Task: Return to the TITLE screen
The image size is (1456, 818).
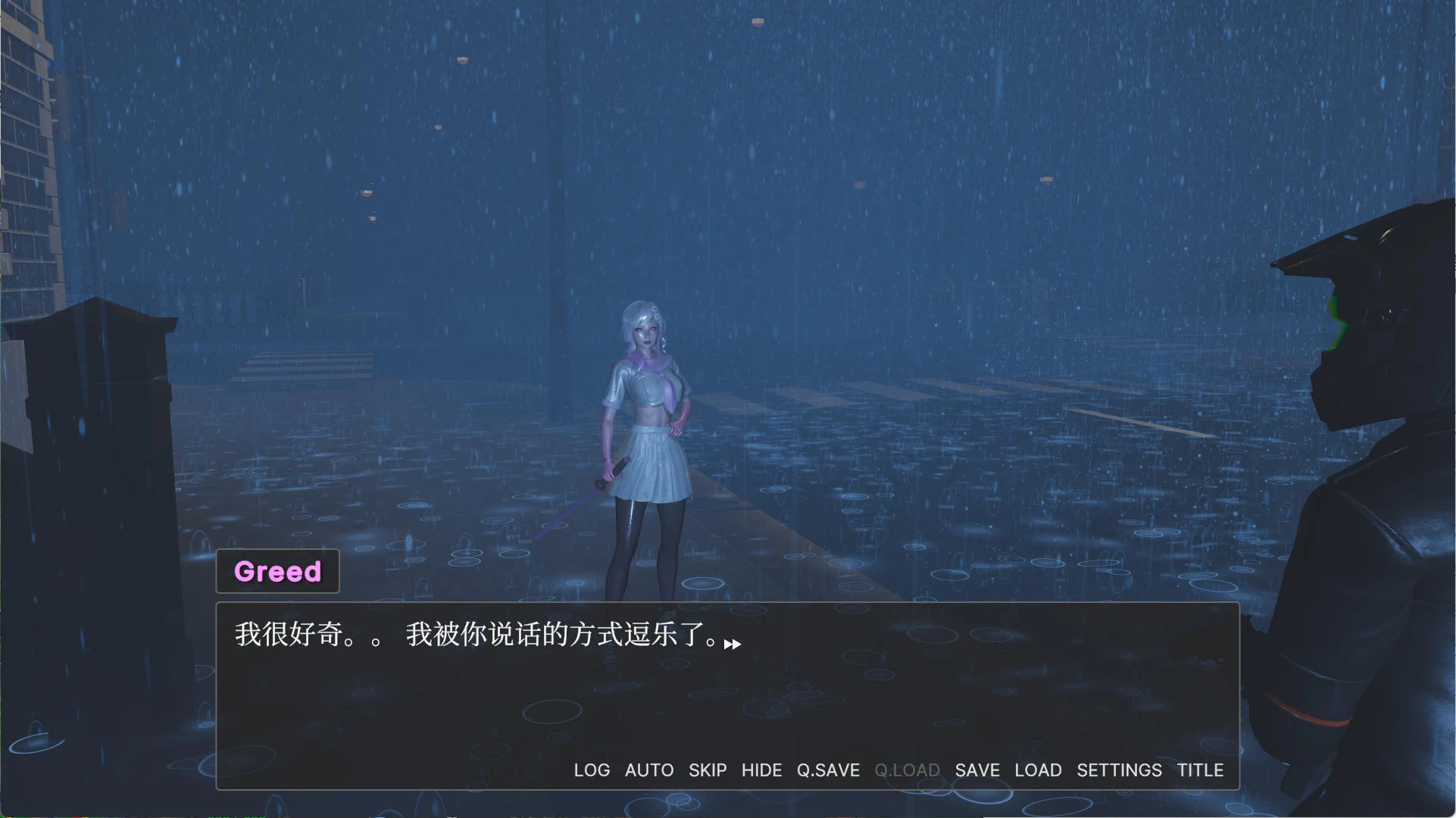Action: 1200,770
